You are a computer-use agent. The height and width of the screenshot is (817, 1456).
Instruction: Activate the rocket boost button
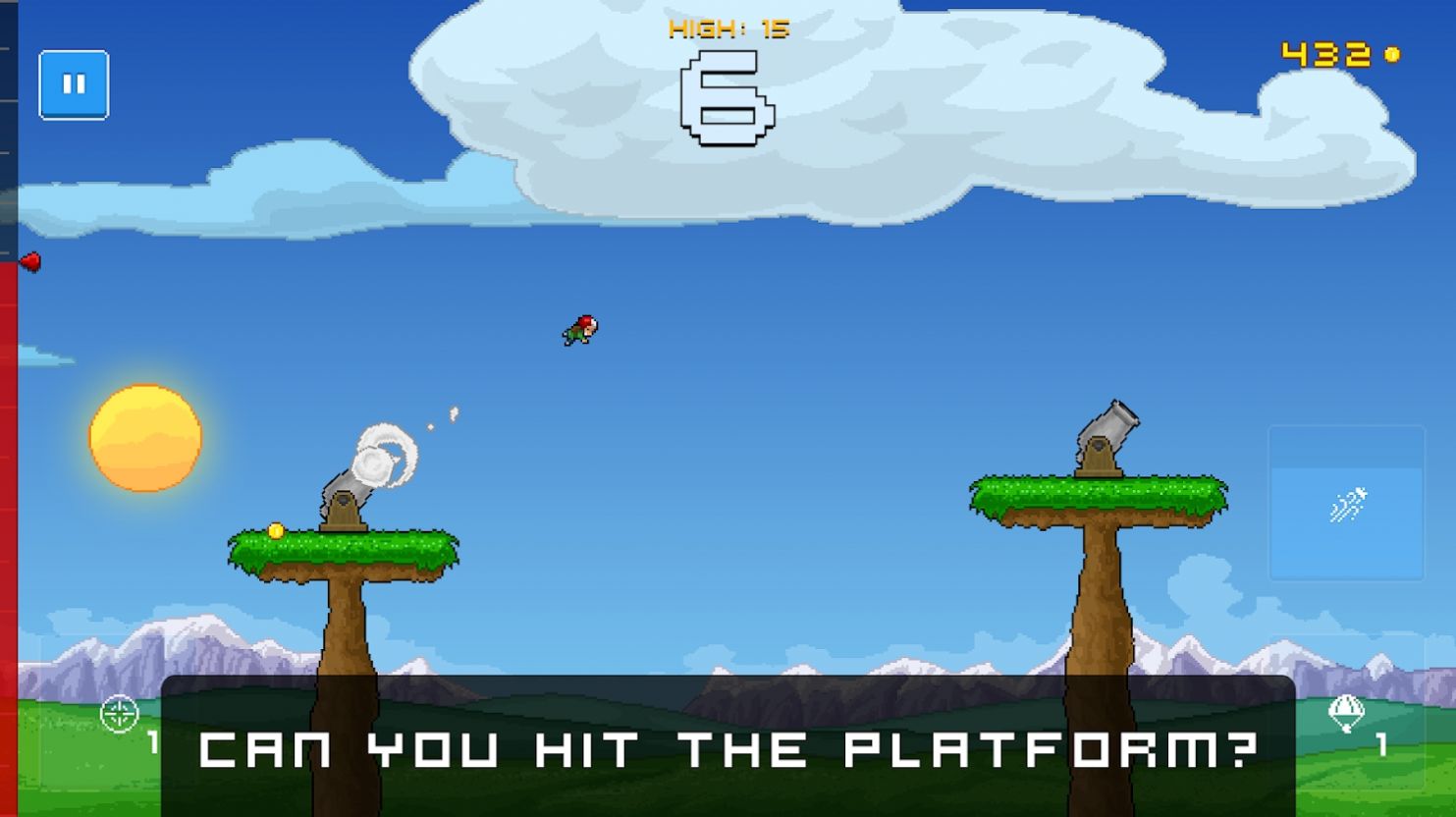(x=1346, y=505)
